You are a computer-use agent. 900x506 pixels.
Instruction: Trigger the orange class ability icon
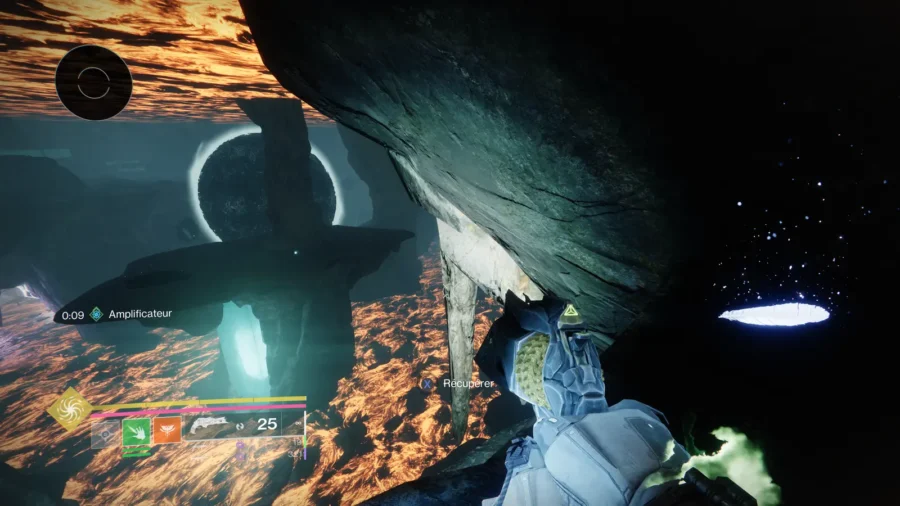[167, 431]
